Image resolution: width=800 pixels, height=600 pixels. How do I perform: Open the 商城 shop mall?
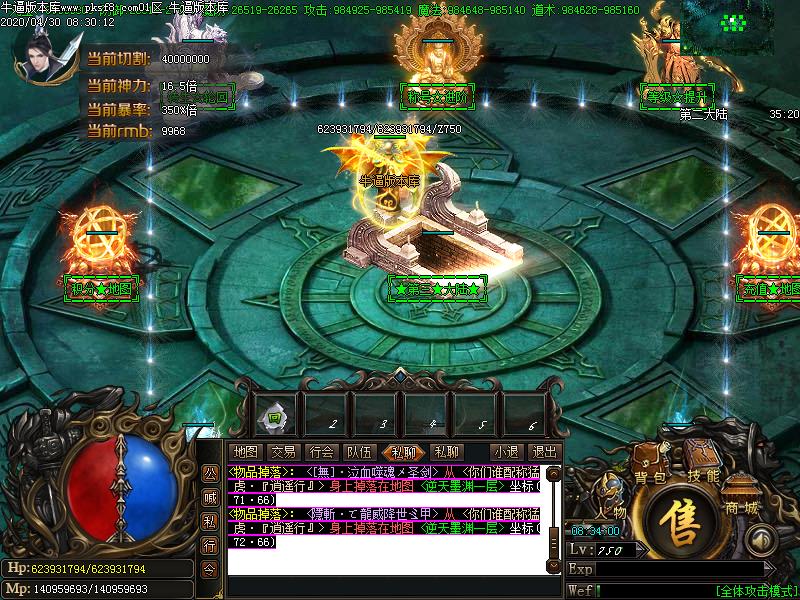[x=742, y=508]
